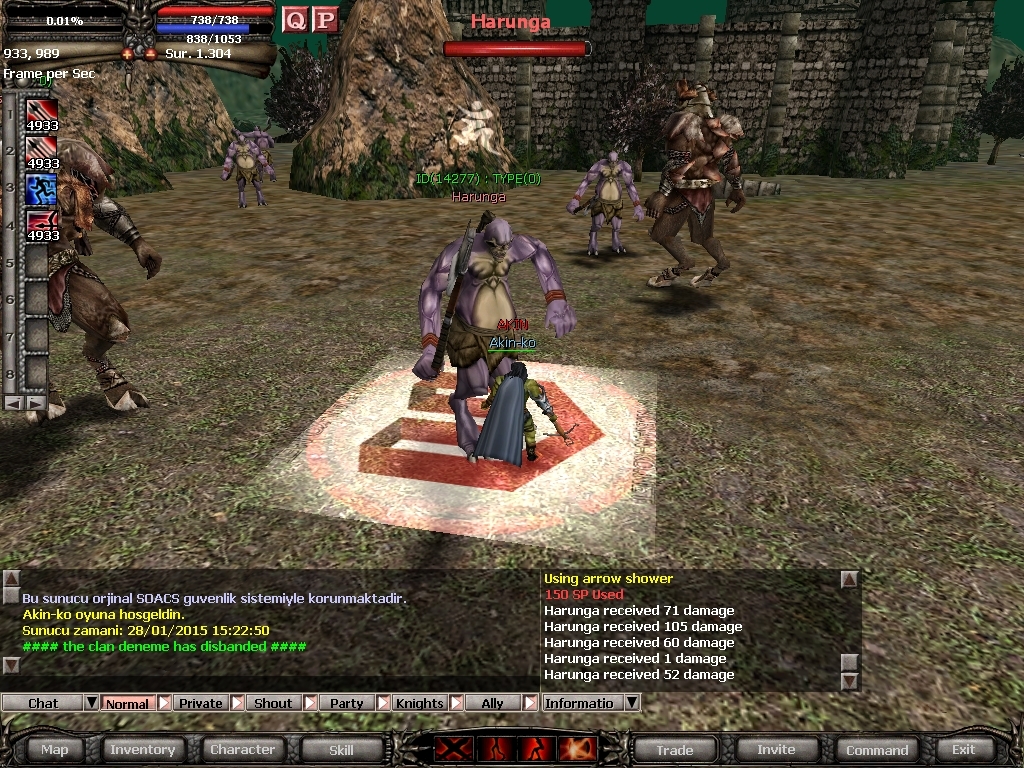Show the Character sheet
The image size is (1024, 768).
pyautogui.click(x=242, y=749)
